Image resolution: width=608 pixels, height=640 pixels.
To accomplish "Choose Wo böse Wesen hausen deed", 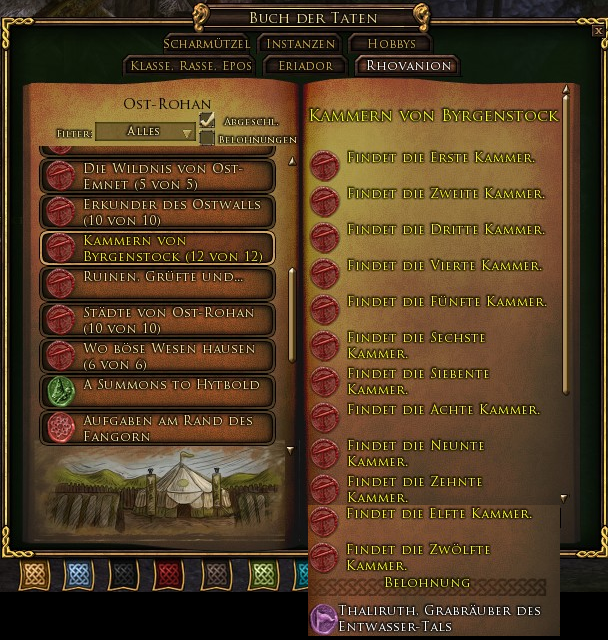I will coord(157,356).
